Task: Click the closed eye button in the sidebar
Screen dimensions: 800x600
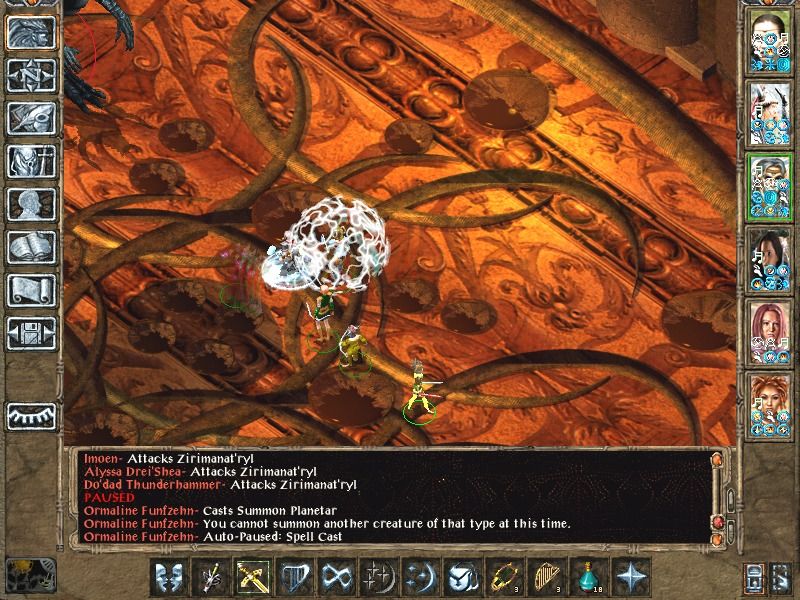Action: click(x=31, y=416)
